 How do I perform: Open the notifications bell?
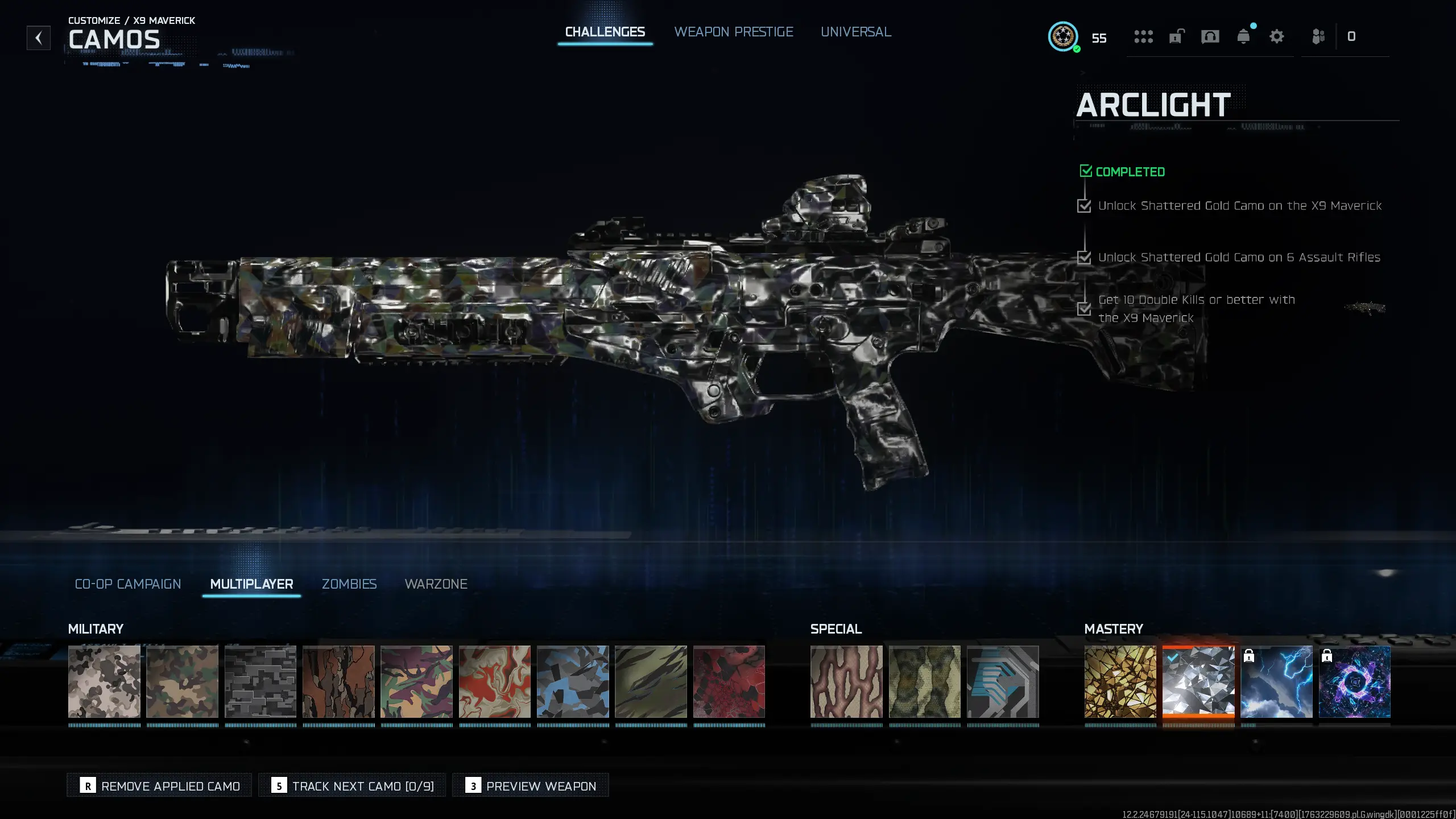click(x=1244, y=36)
